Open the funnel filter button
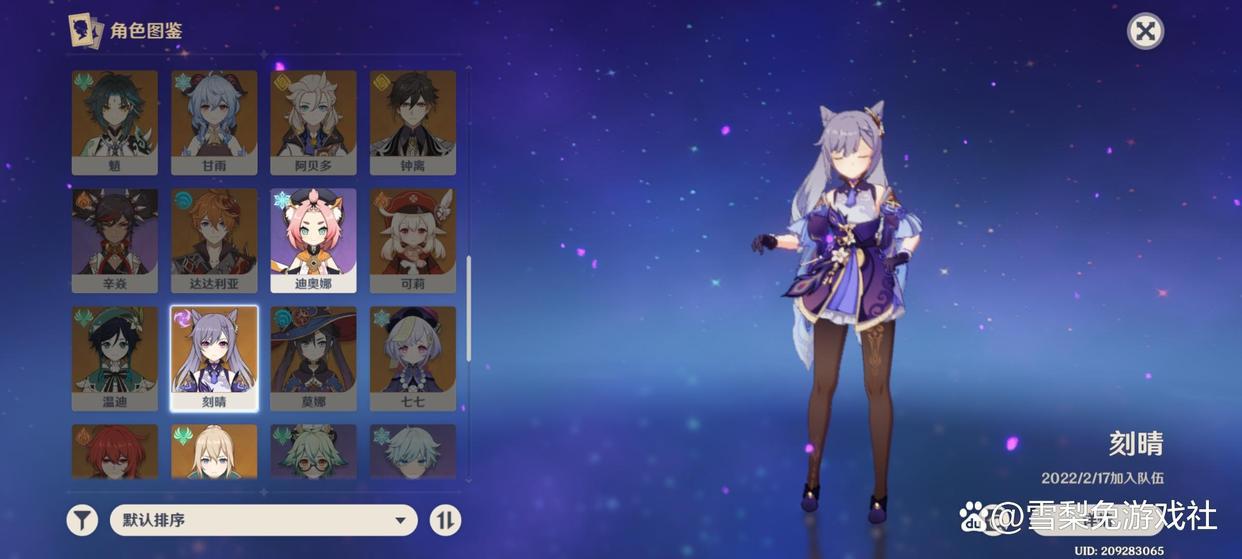Viewport: 1242px width, 559px height. (x=82, y=520)
